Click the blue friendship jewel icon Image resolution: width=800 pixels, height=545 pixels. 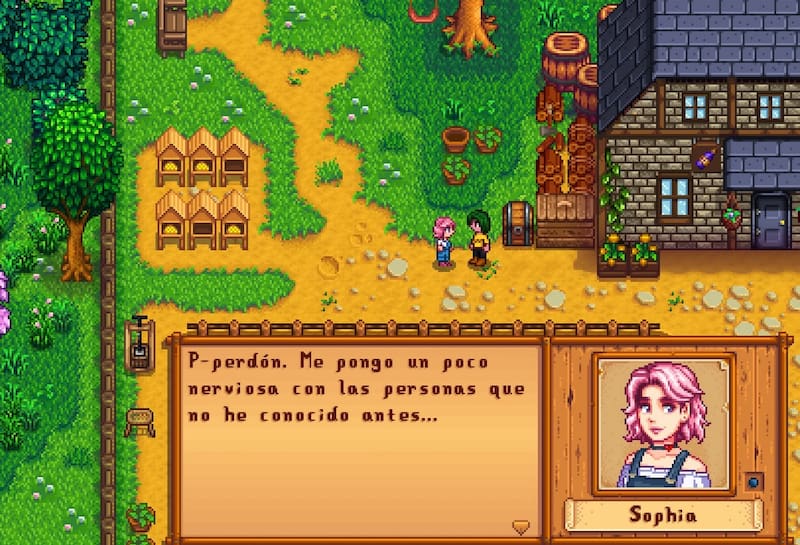754,481
